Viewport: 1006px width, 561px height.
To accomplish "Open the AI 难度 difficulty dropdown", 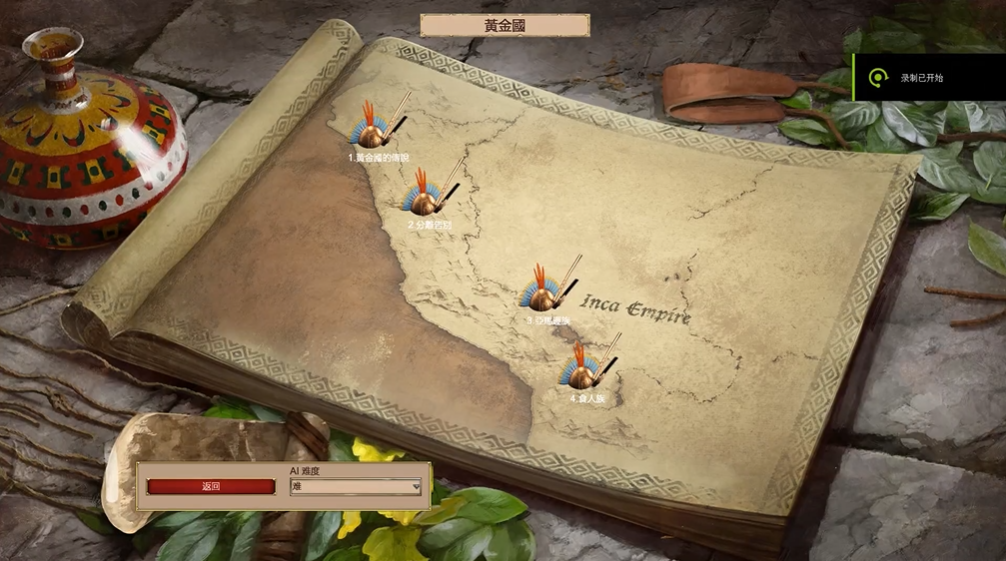I will click(355, 487).
